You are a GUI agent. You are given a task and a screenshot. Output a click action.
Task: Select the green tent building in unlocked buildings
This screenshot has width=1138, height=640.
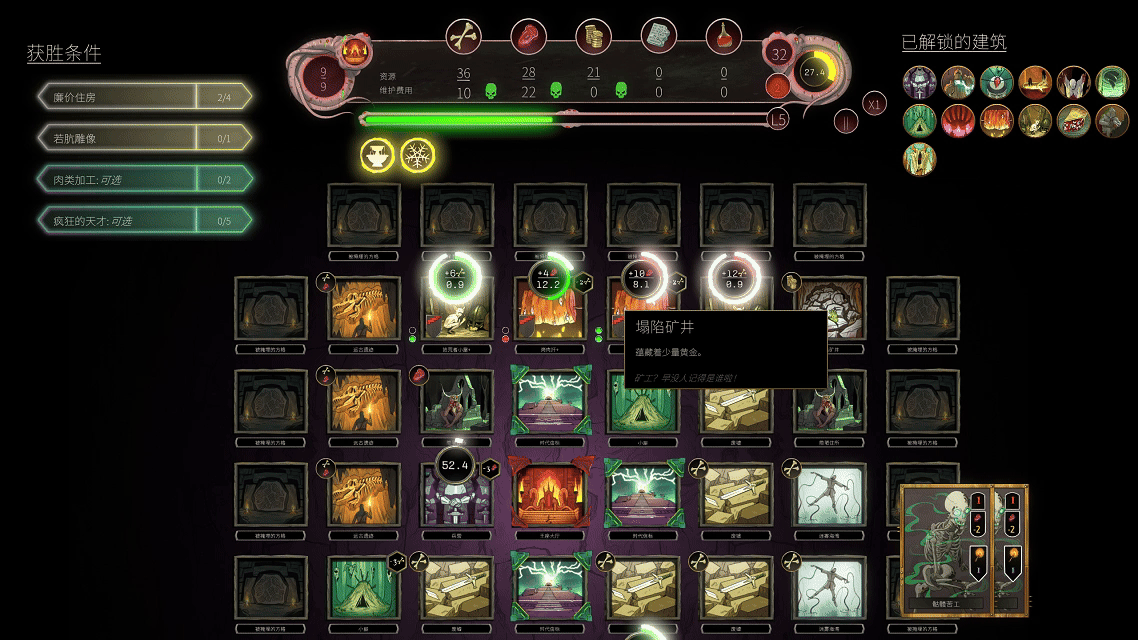(x=919, y=121)
